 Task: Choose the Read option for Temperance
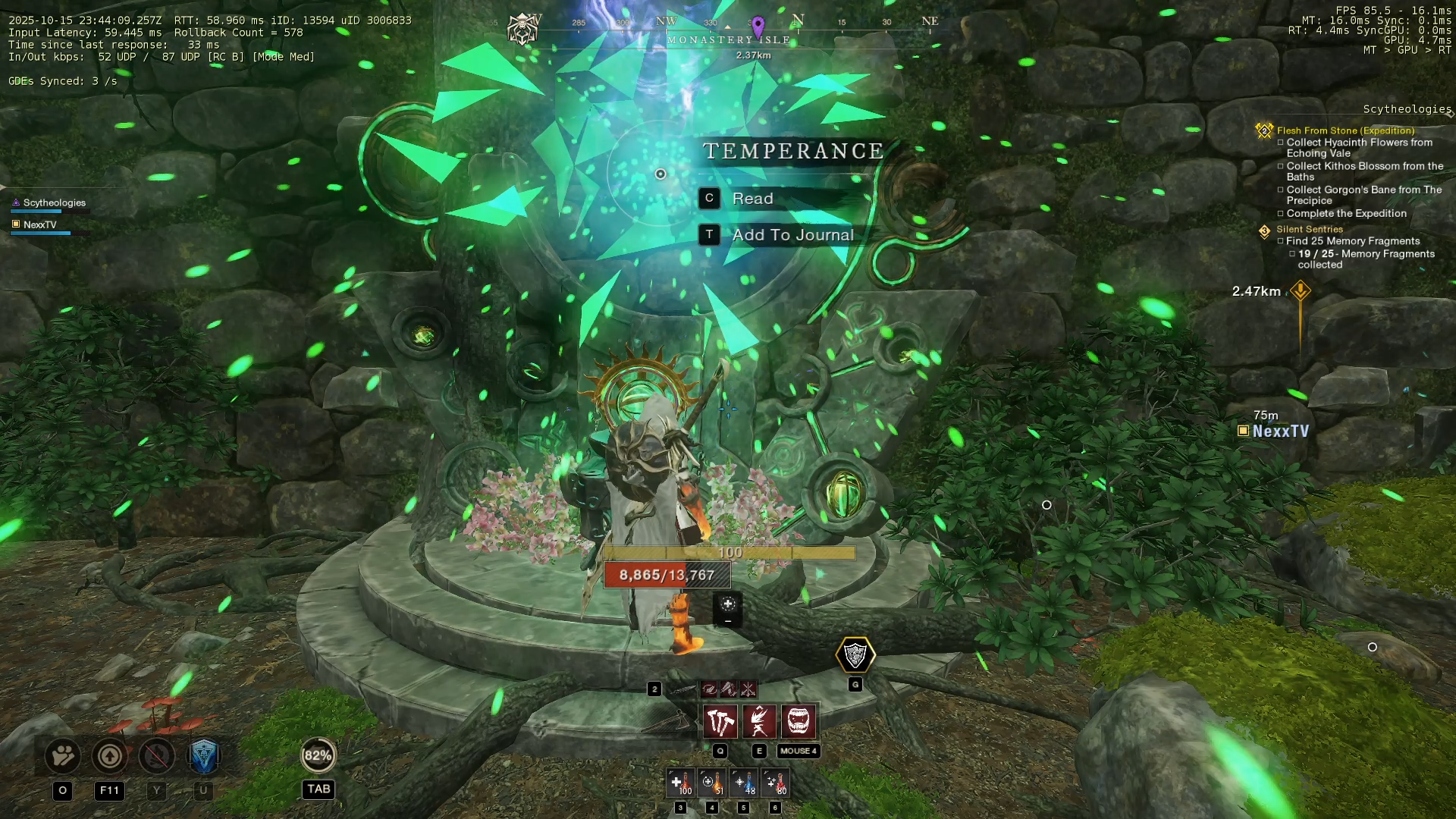point(752,199)
